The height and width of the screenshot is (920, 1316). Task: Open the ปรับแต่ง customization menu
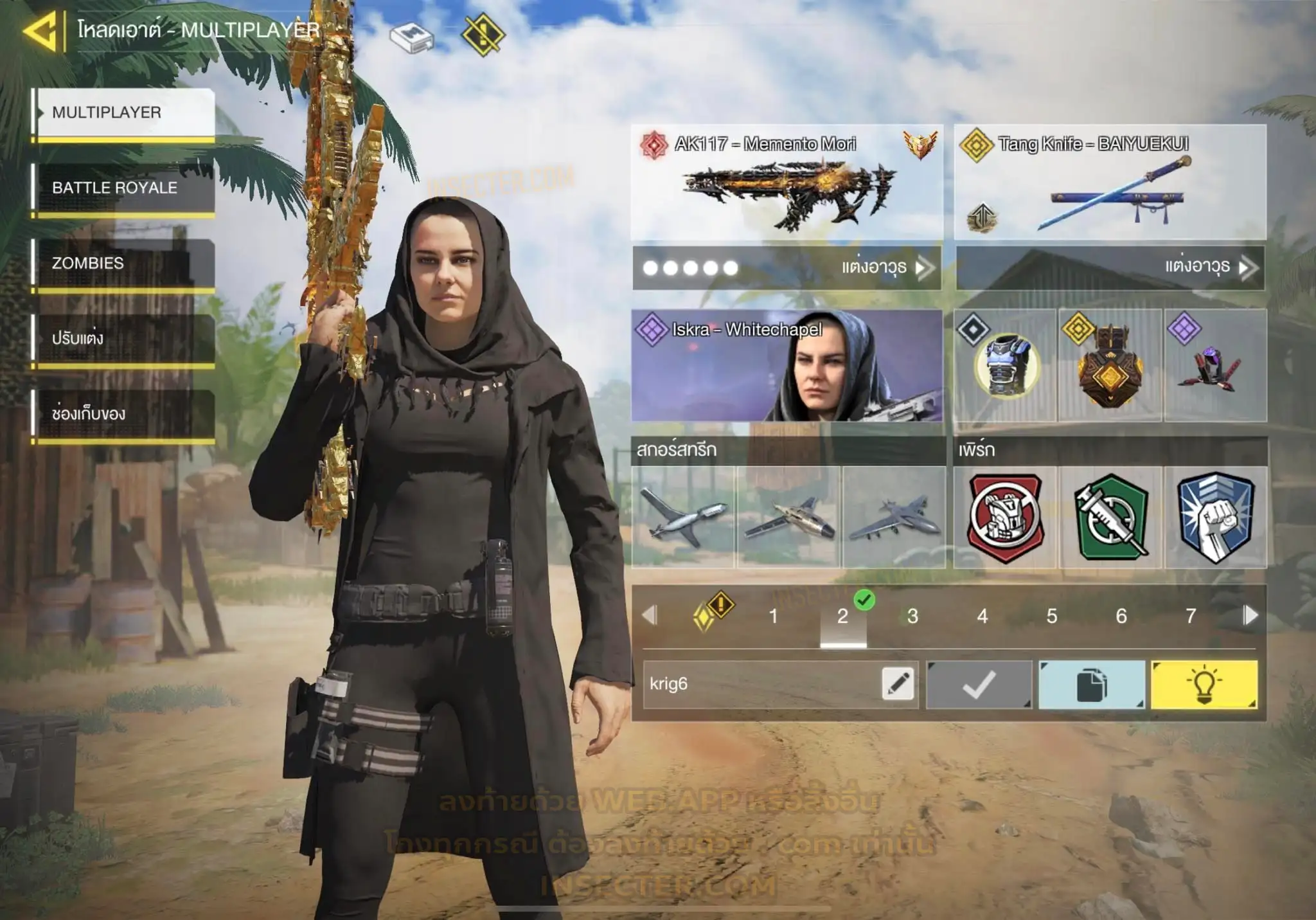123,339
